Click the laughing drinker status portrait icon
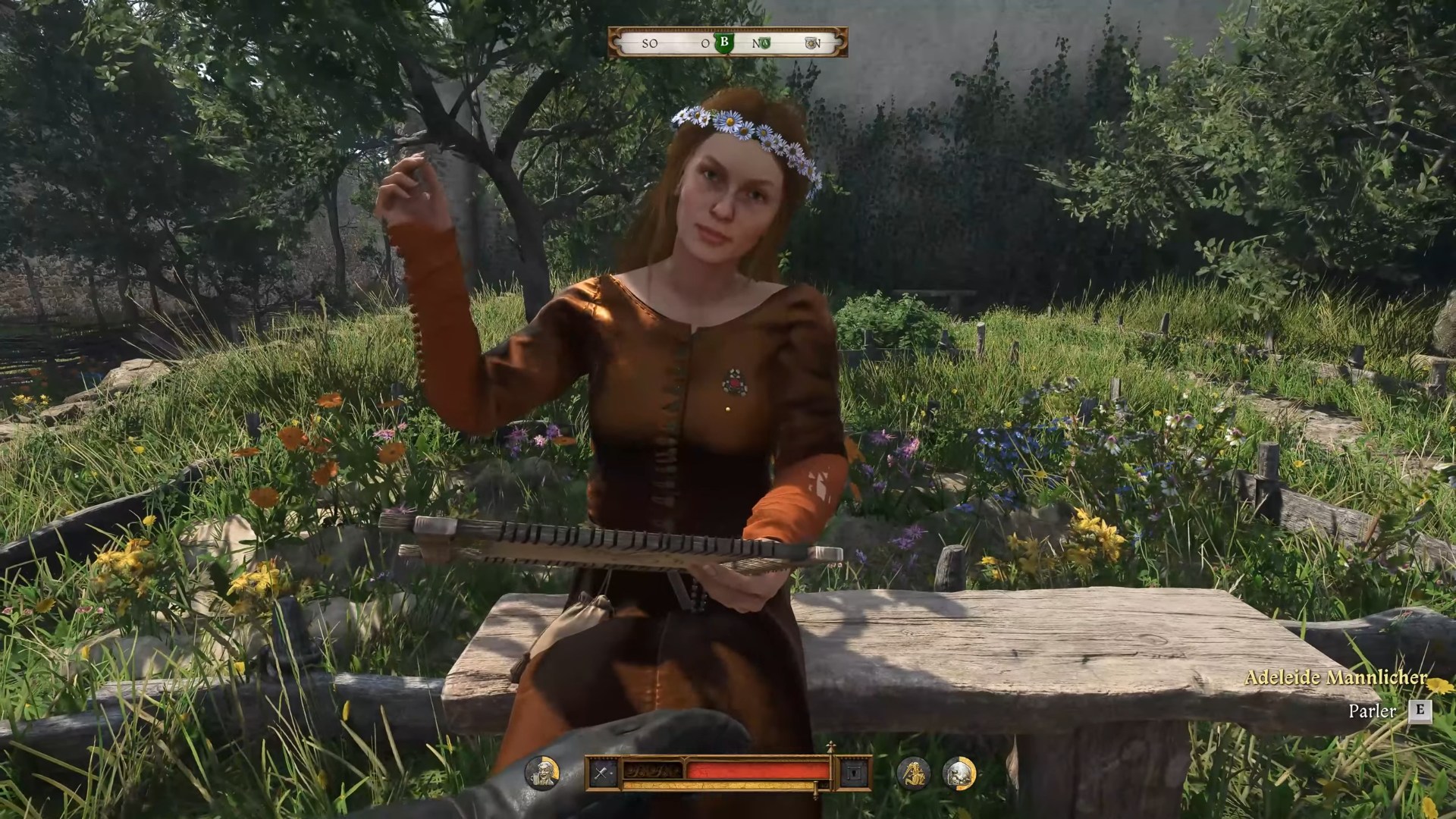Screen dimensions: 1456x819 tap(544, 773)
